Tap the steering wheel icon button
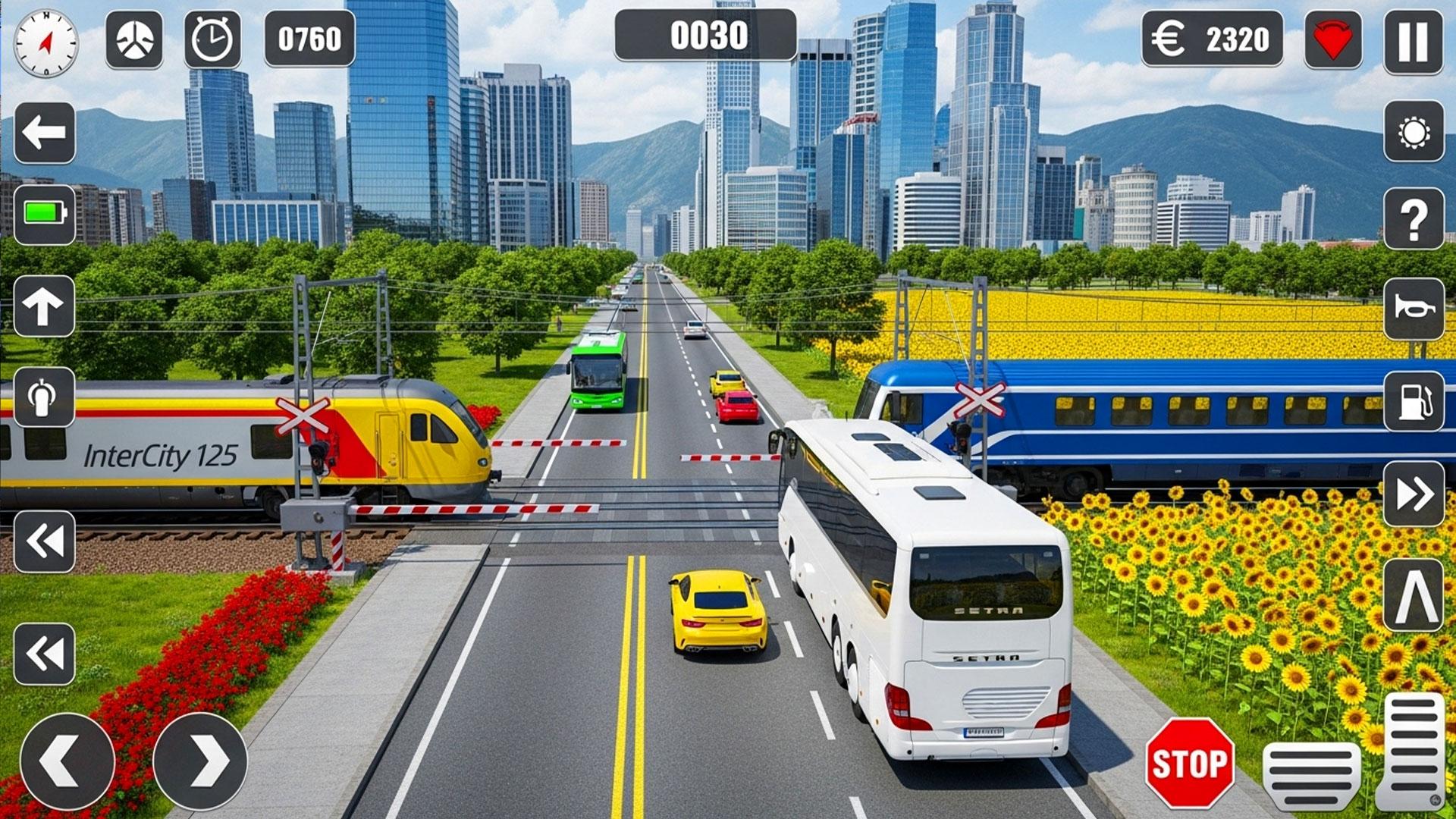 [134, 39]
